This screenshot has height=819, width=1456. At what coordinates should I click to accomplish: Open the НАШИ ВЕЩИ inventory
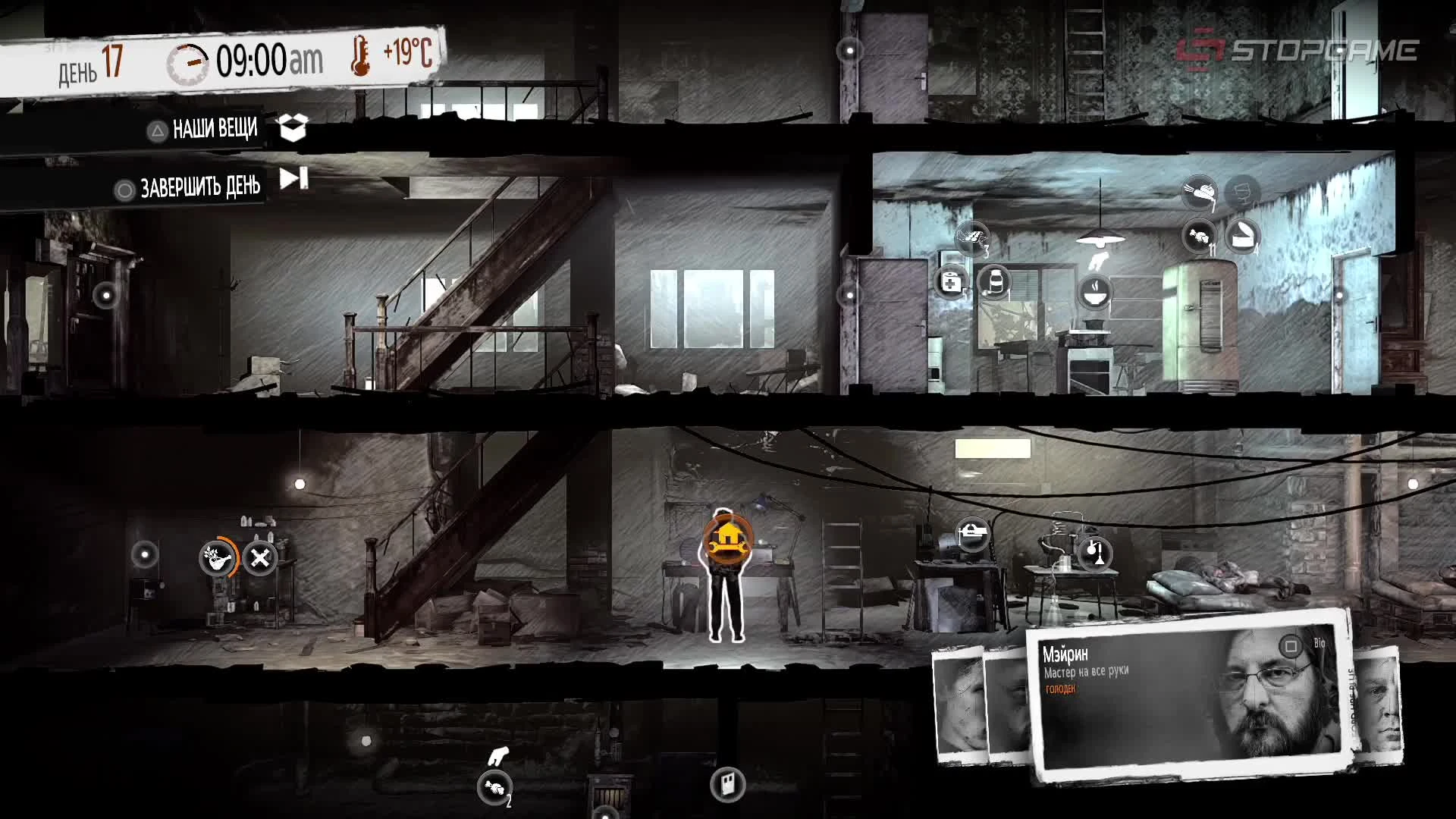205,129
